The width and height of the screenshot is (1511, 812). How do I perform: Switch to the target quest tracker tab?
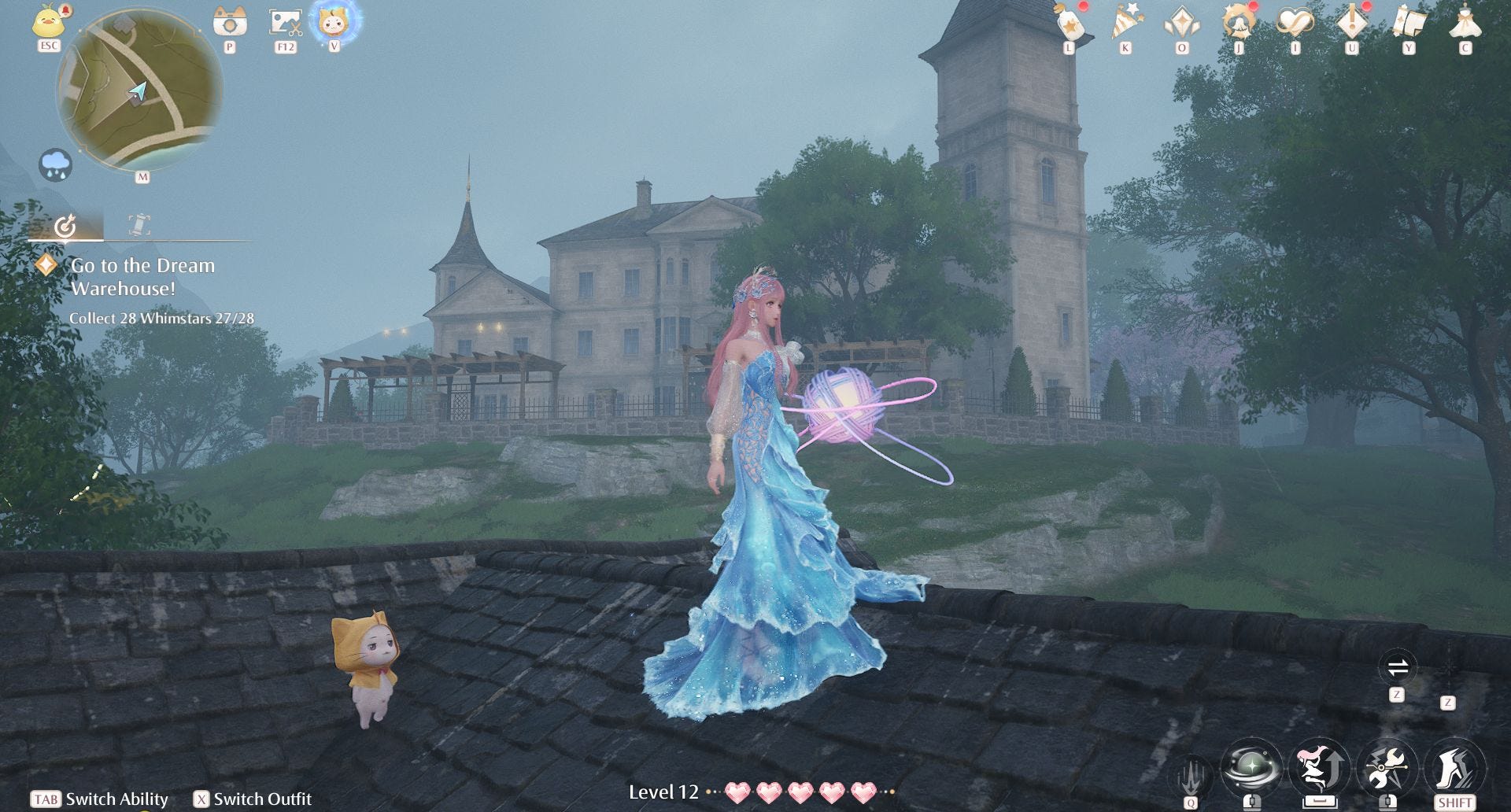click(65, 227)
